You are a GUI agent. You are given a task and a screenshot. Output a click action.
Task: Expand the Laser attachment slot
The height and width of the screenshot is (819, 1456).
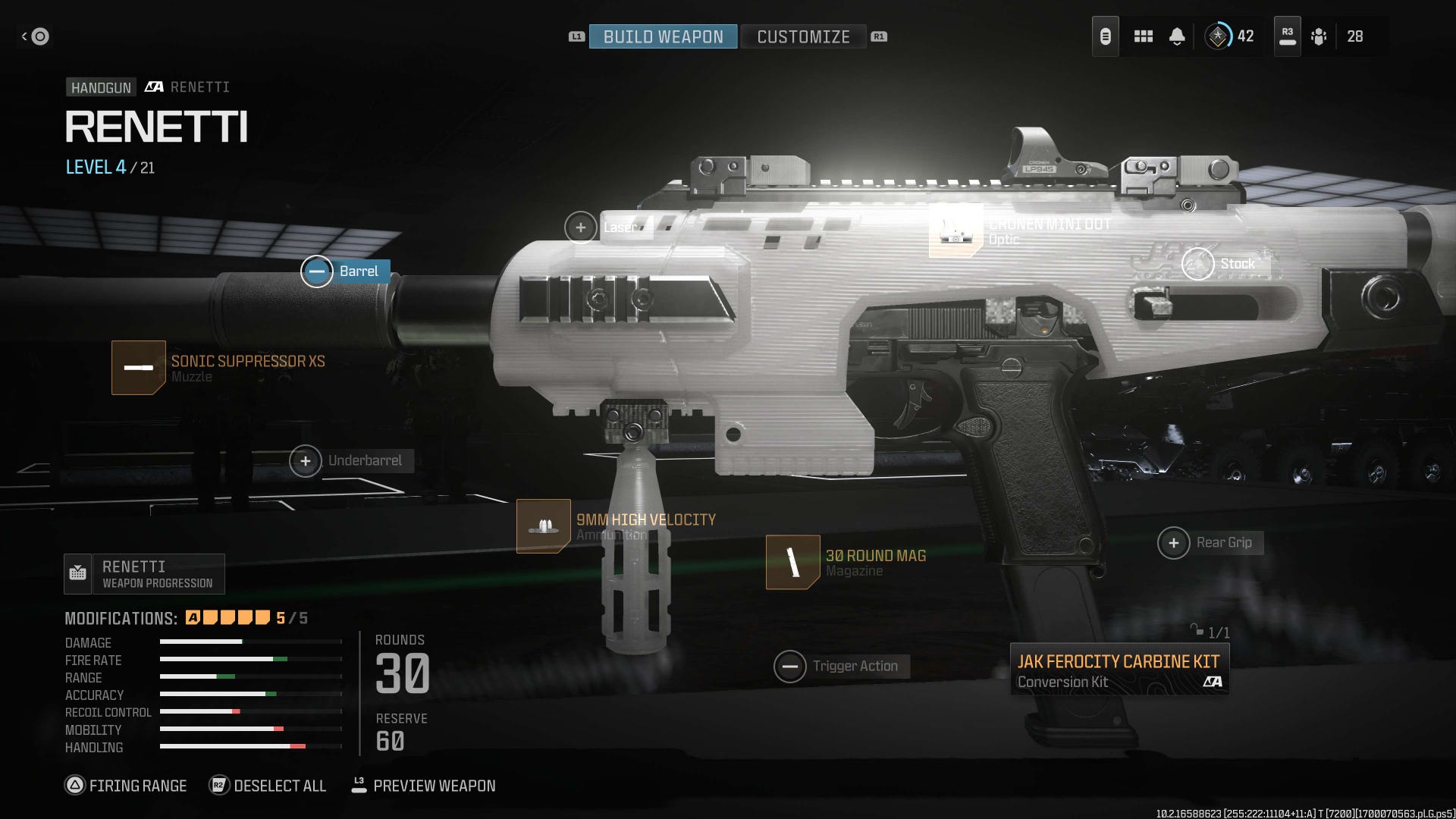581,227
